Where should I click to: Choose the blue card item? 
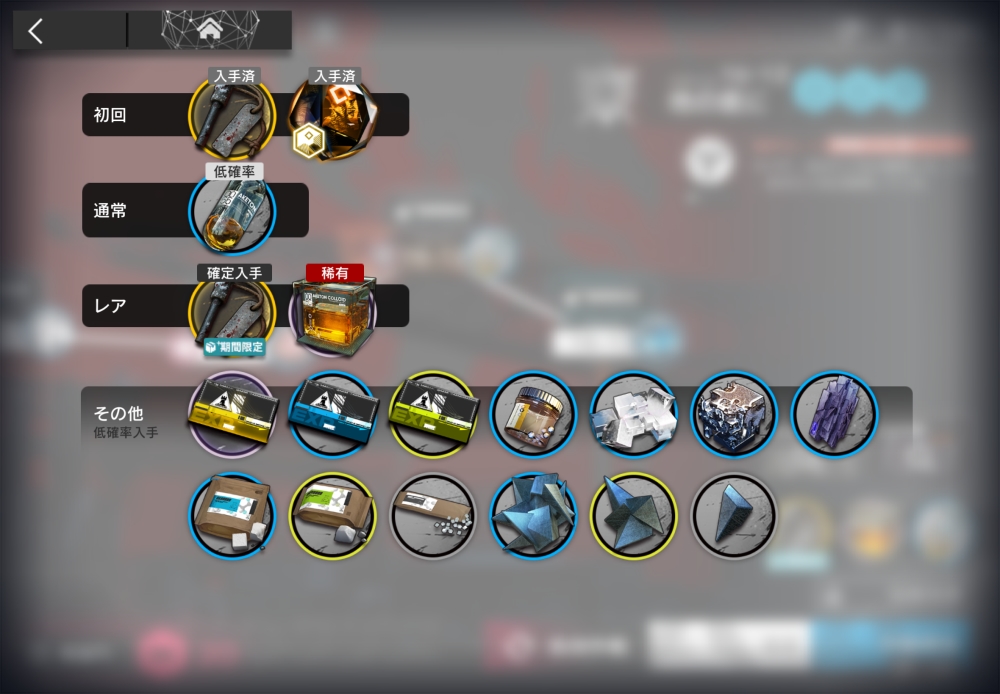coord(332,413)
